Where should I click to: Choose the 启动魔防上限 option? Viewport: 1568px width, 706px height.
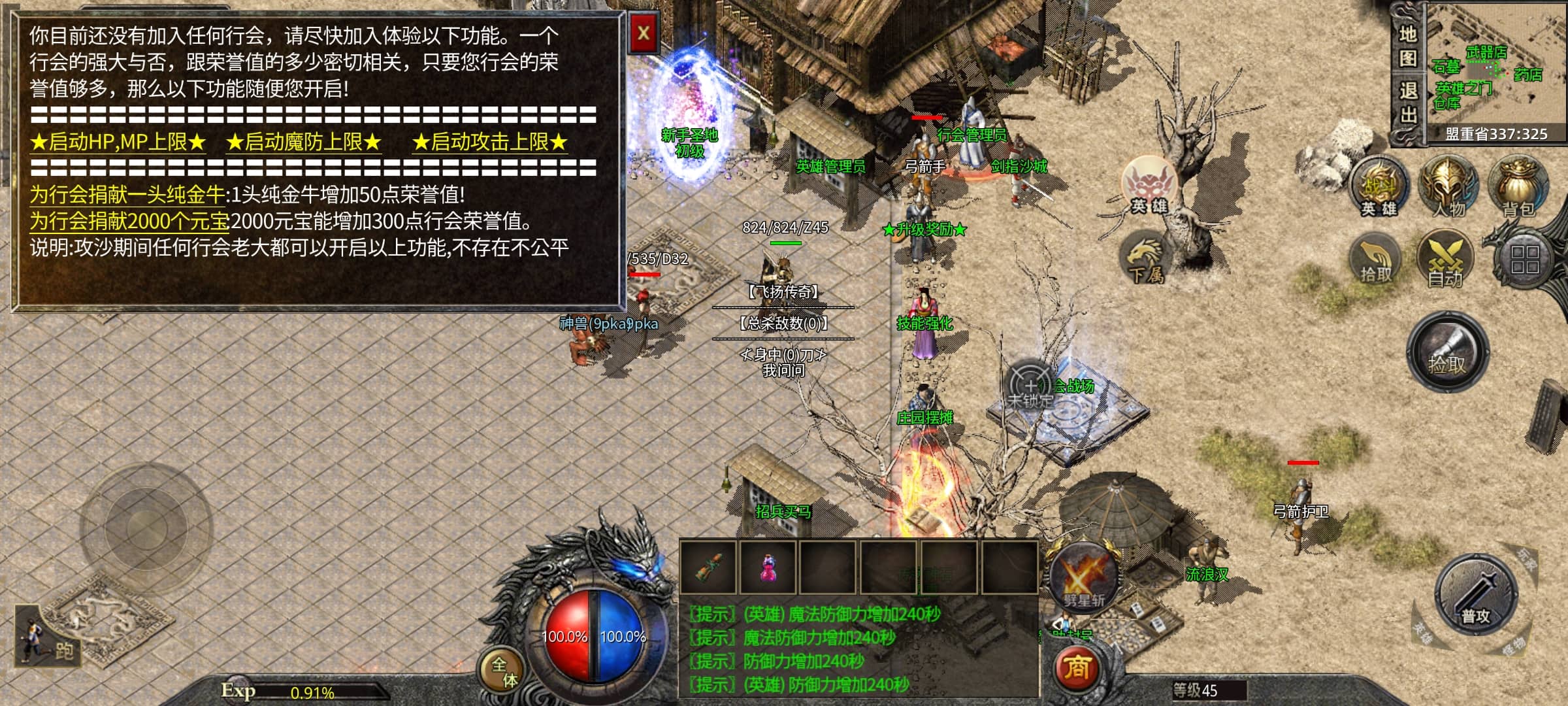(x=304, y=142)
